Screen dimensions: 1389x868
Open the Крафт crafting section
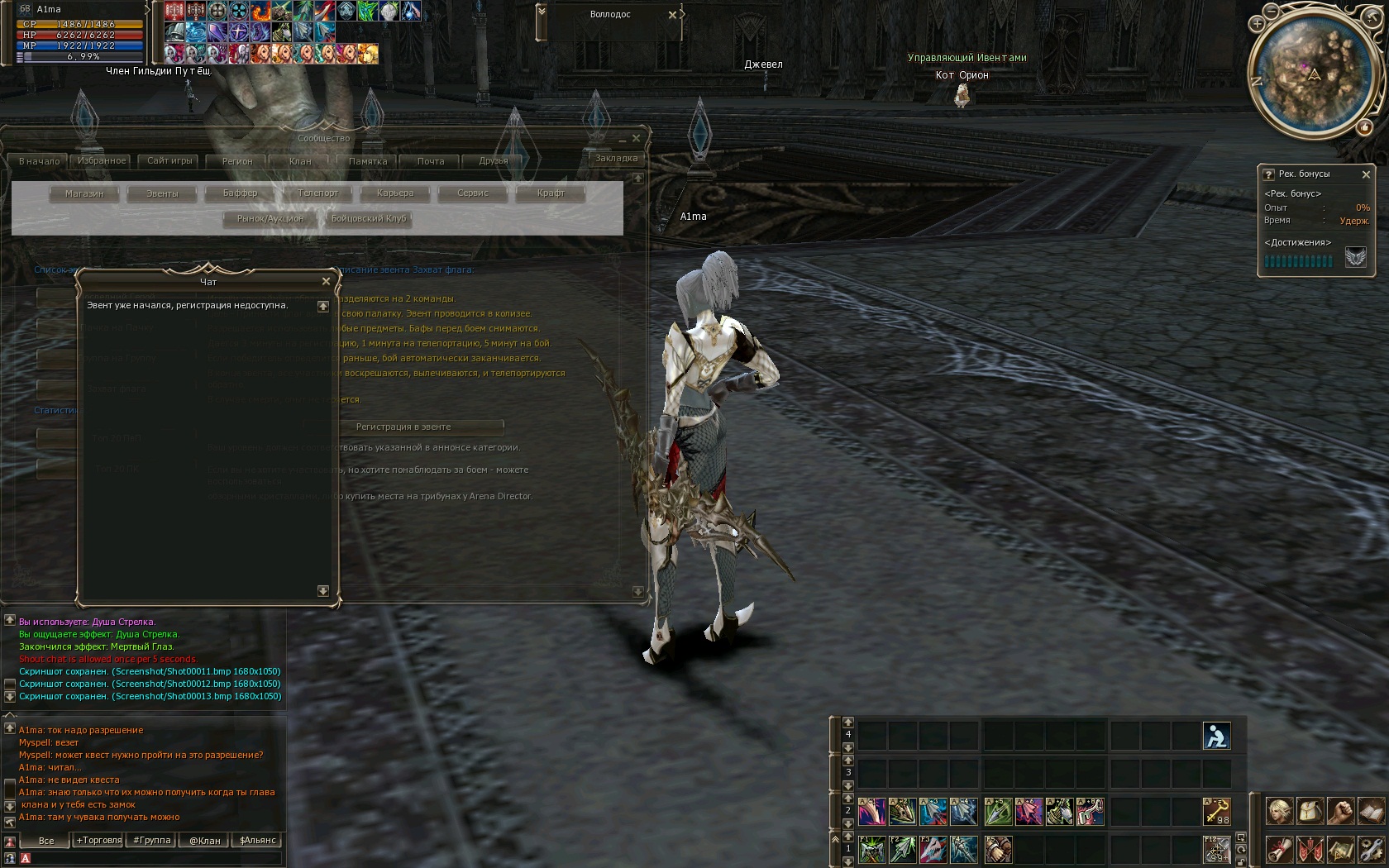pos(551,193)
